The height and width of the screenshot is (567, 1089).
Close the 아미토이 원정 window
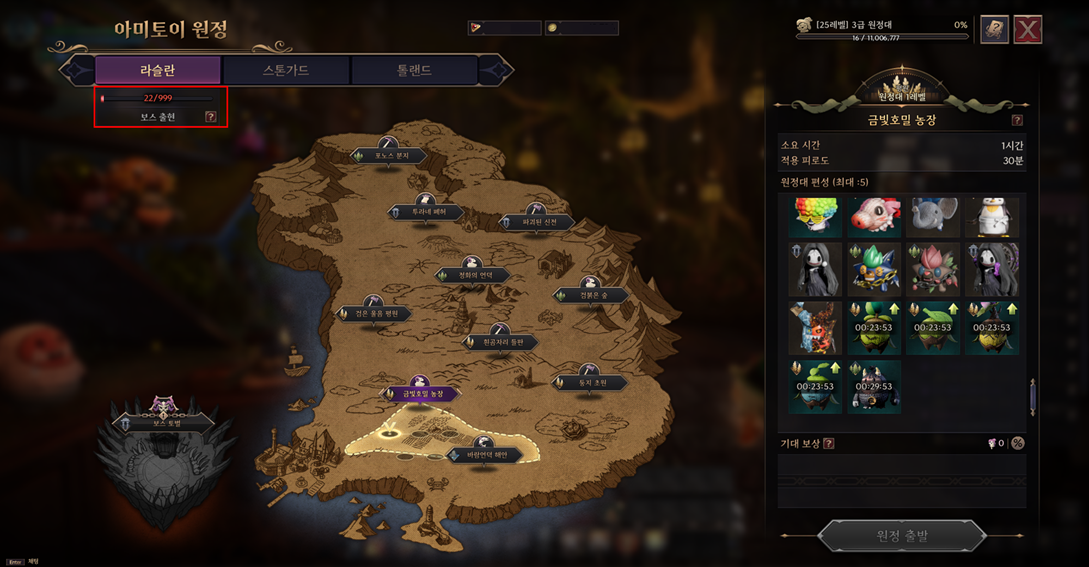(x=1028, y=29)
